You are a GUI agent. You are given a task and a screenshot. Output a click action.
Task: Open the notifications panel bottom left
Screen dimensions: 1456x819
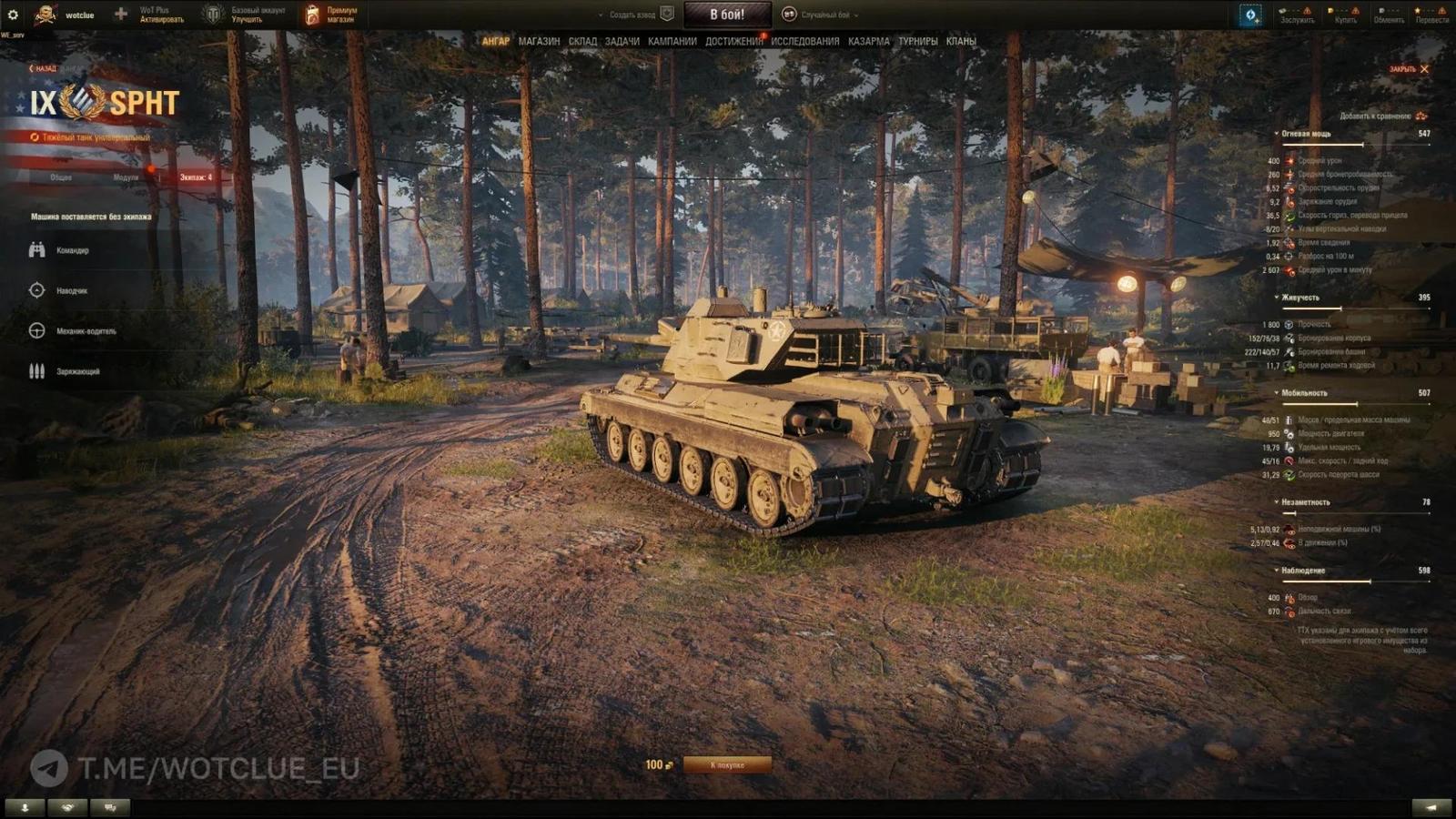pyautogui.click(x=26, y=806)
